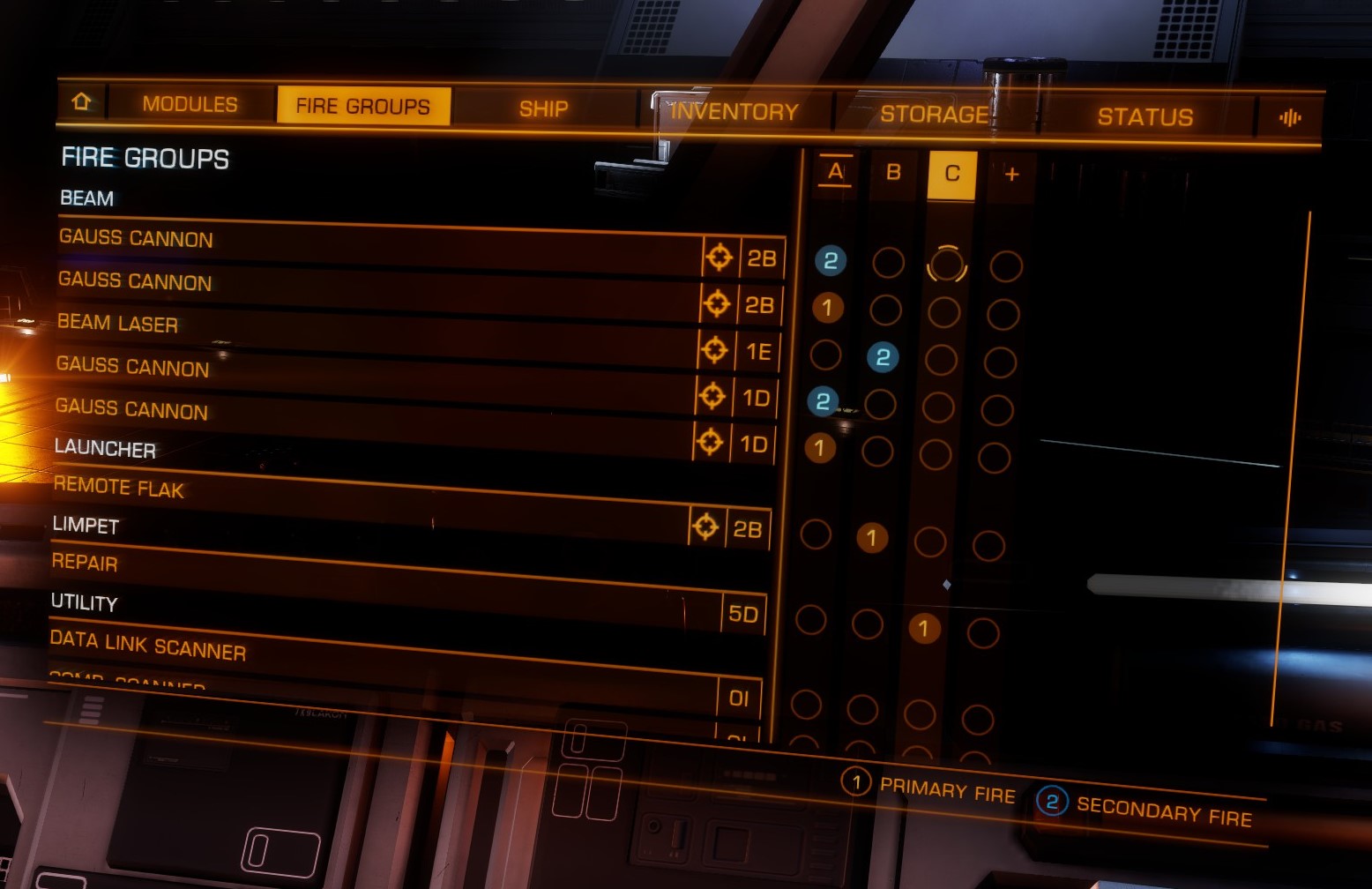Screen dimensions: 1372x889
Task: Select fire group A column header
Action: click(x=835, y=171)
